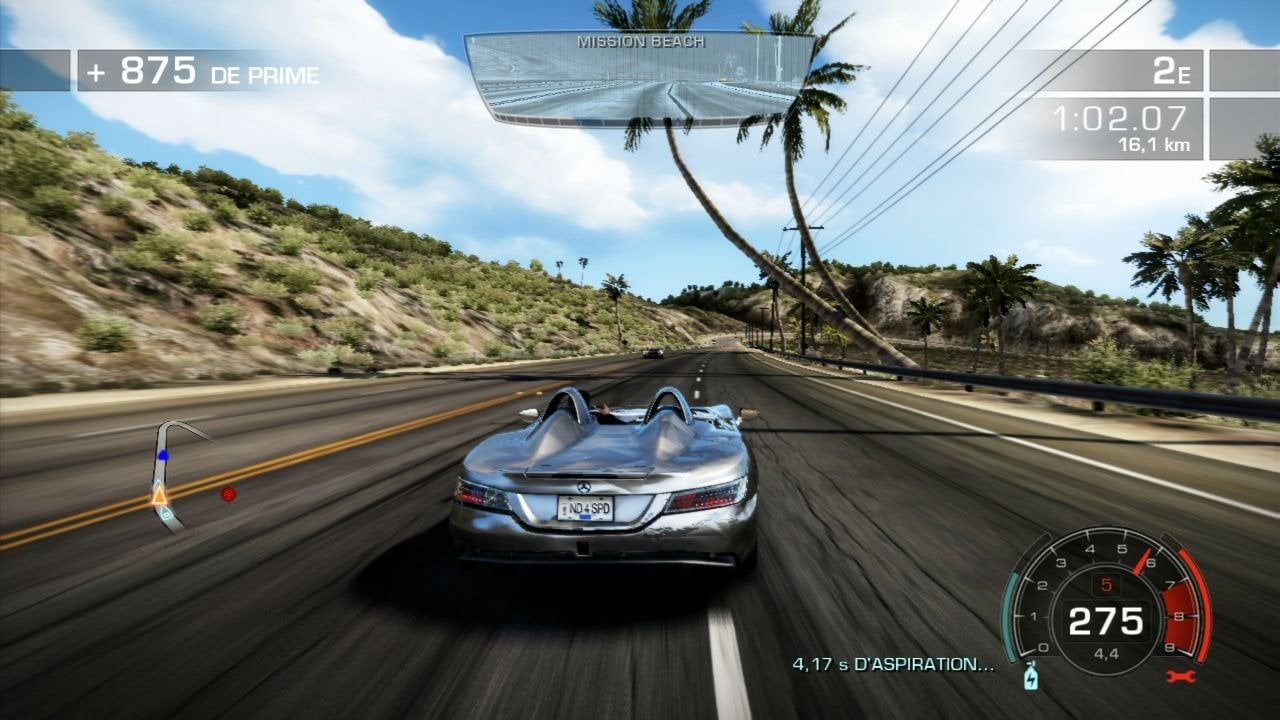Screen dimensions: 1280x720
Task: Select the red opponent dot on minimap
Action: pos(229,493)
